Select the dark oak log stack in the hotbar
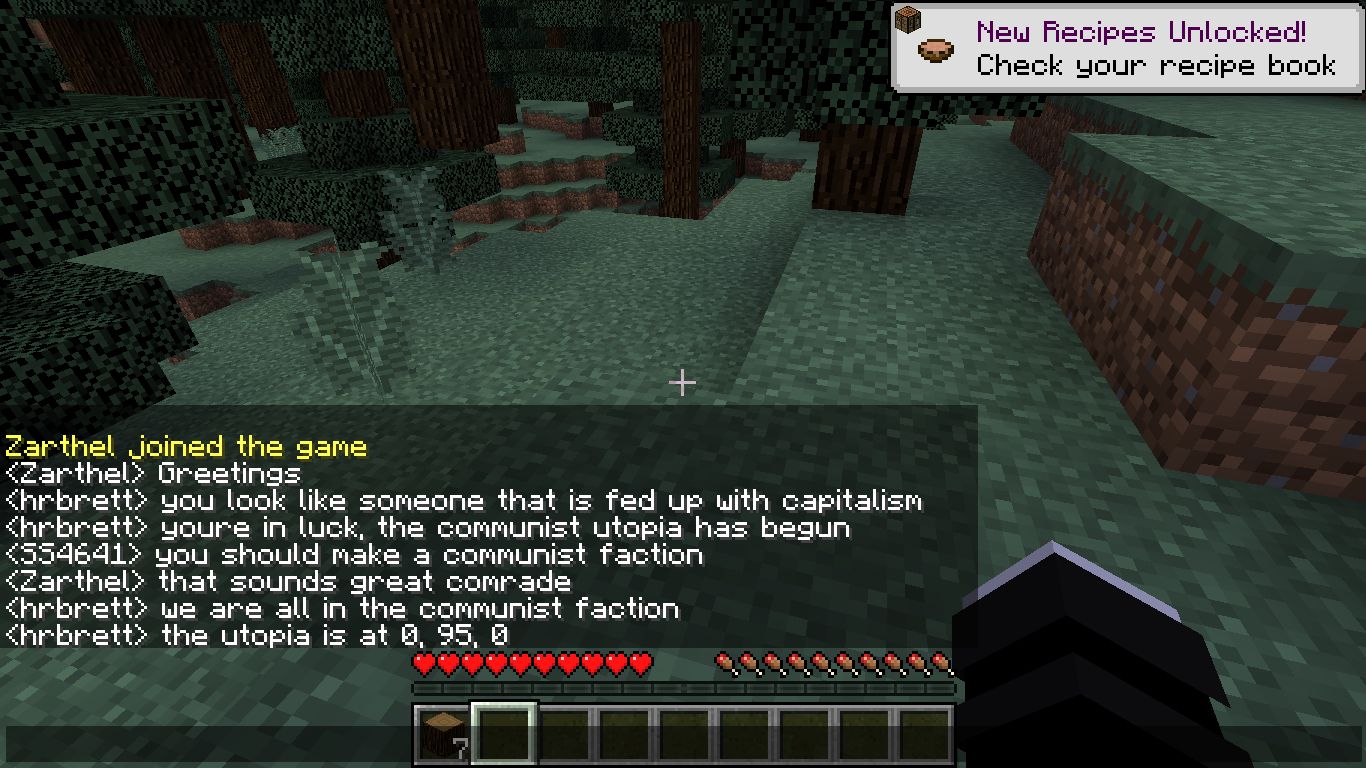1366x768 pixels. click(x=443, y=732)
